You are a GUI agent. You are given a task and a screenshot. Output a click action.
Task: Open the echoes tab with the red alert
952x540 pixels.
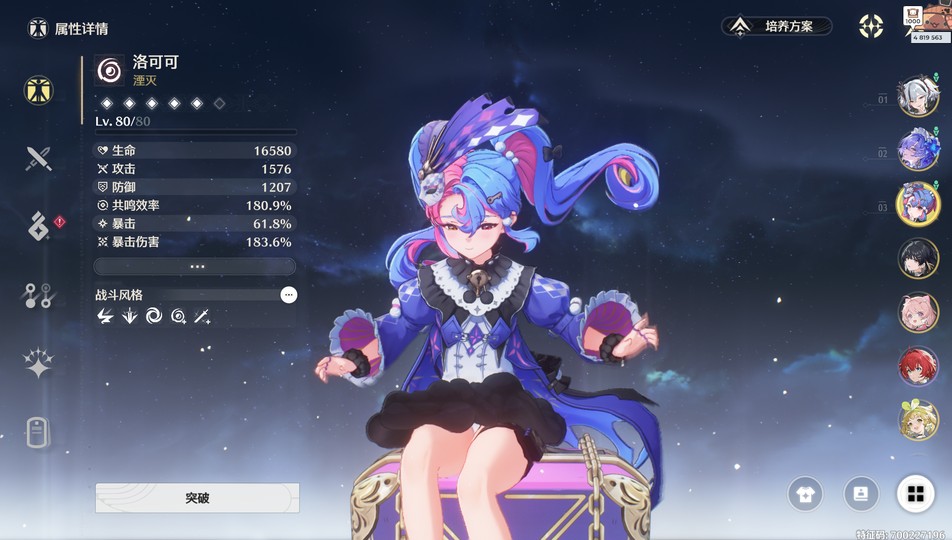[39, 226]
